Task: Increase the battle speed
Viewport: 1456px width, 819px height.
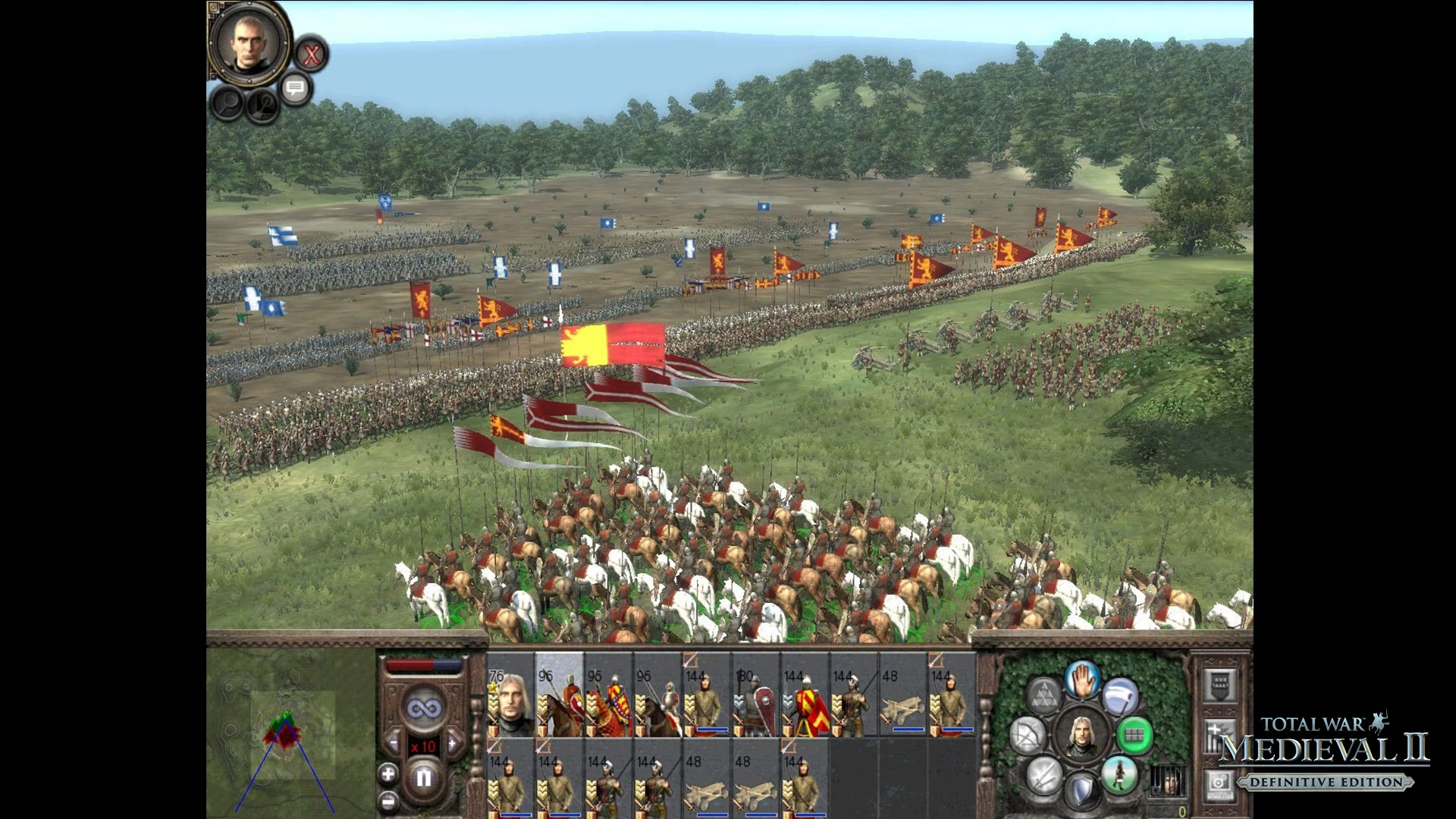Action: pyautogui.click(x=453, y=743)
